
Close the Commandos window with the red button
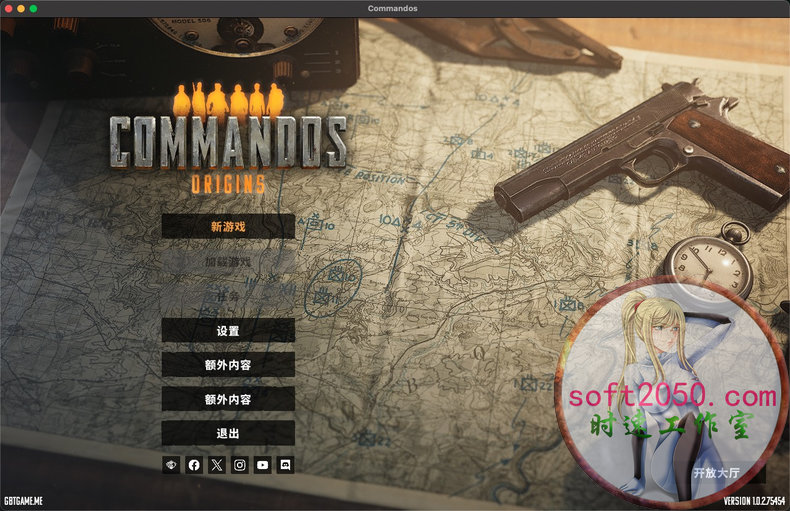click(x=8, y=8)
